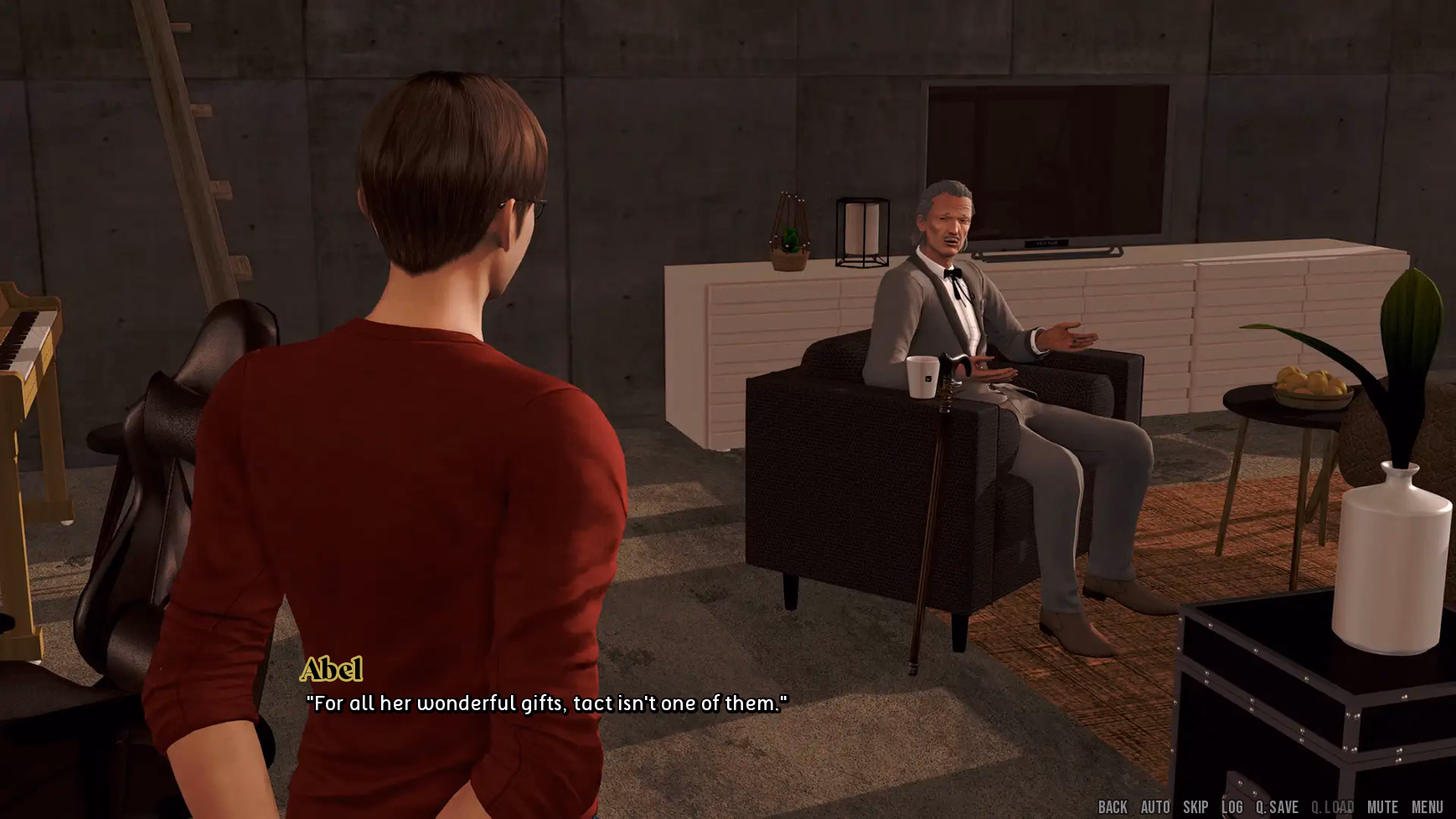Screen dimensions: 1456x819
Task: Open the game MENU
Action: point(1427,807)
